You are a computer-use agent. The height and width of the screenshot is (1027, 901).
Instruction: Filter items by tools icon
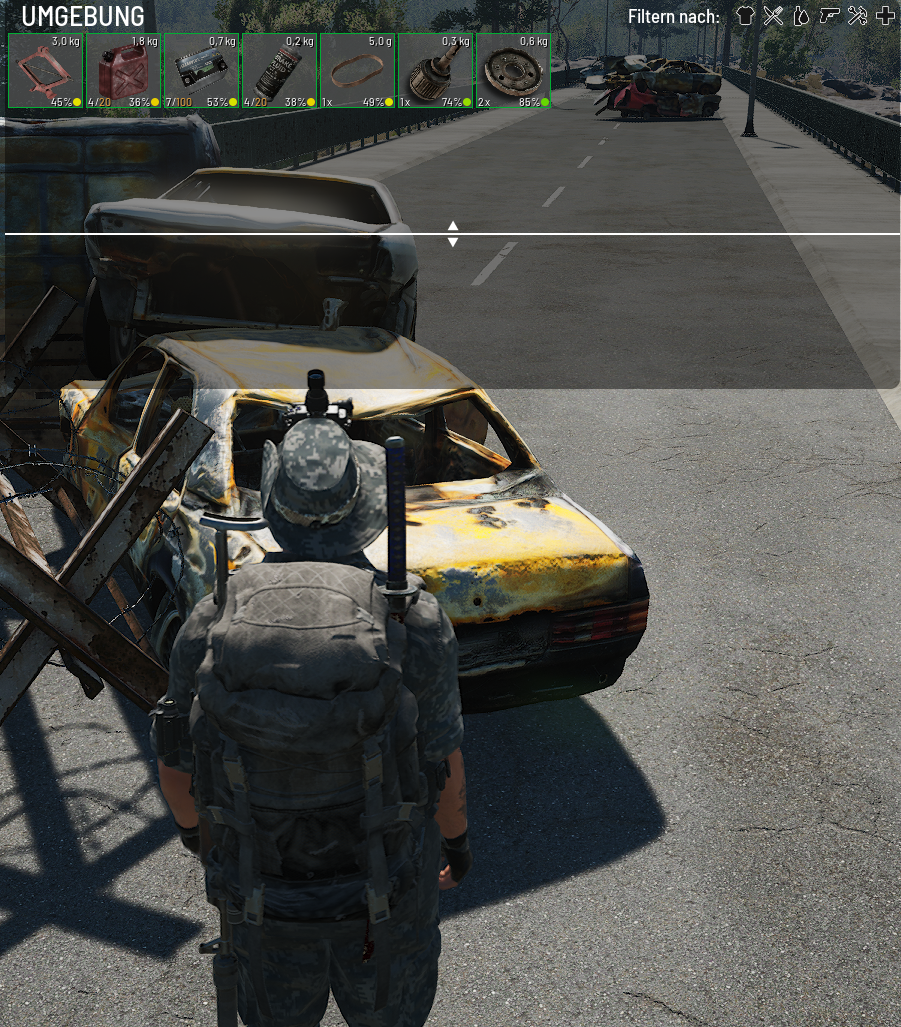[857, 16]
